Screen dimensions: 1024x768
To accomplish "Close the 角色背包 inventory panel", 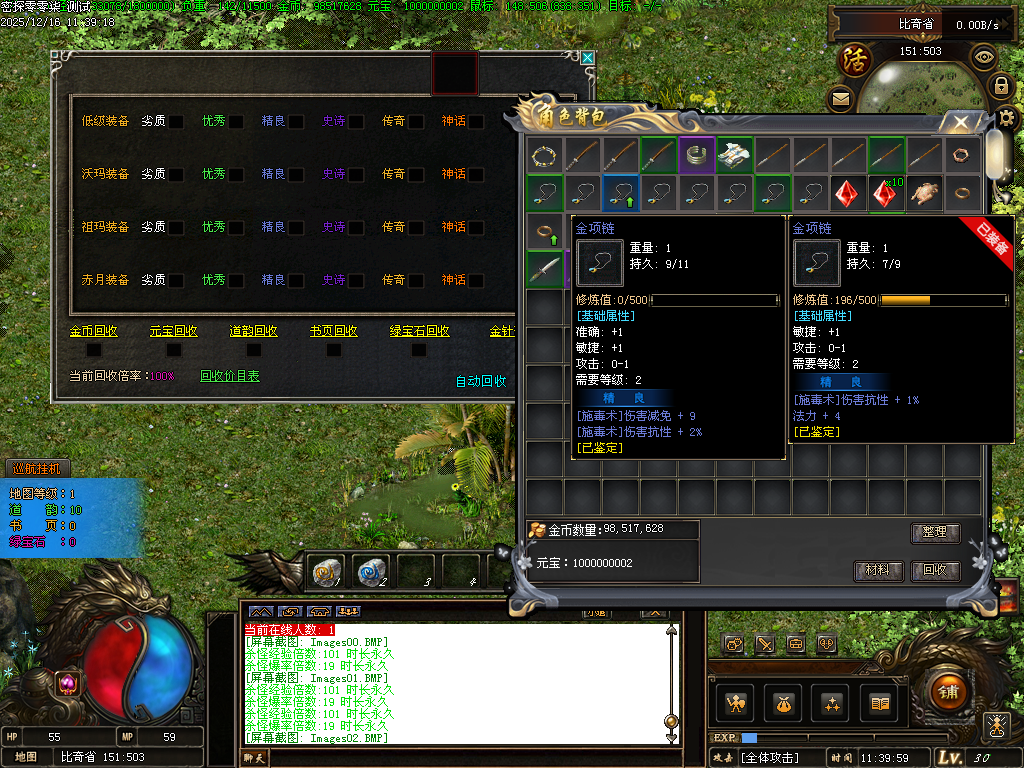I will tap(960, 123).
